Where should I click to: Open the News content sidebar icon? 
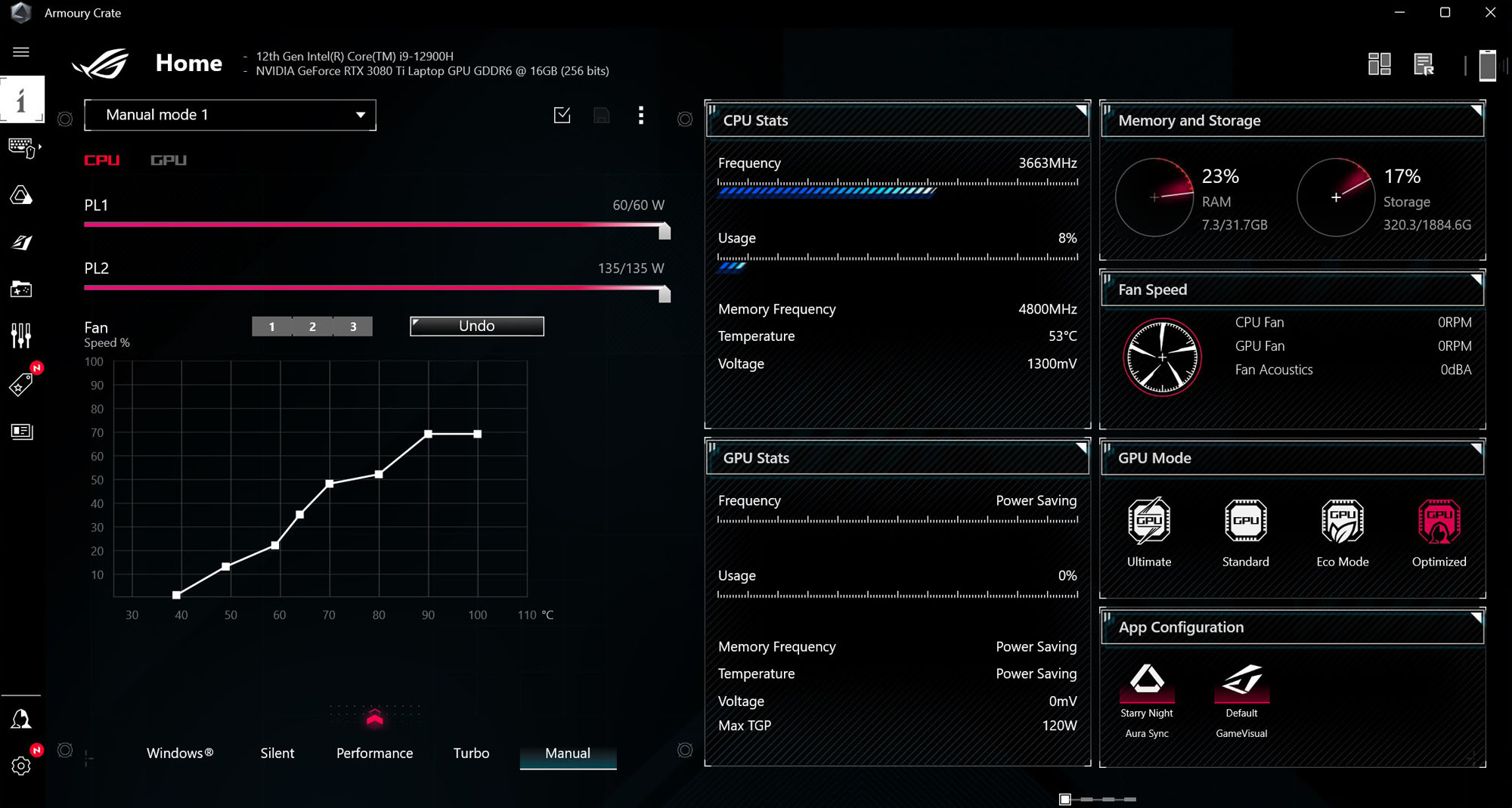(23, 432)
